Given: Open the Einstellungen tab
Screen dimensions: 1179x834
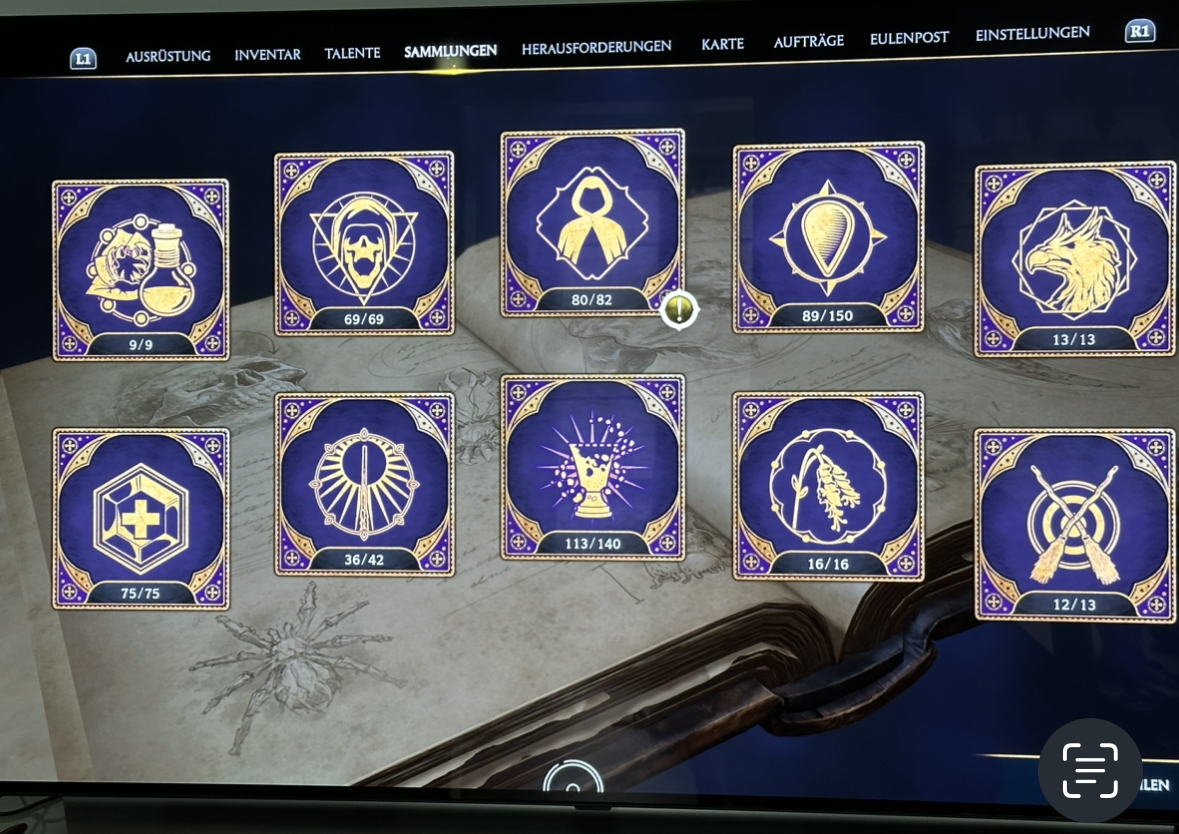Looking at the screenshot, I should pyautogui.click(x=1032, y=34).
